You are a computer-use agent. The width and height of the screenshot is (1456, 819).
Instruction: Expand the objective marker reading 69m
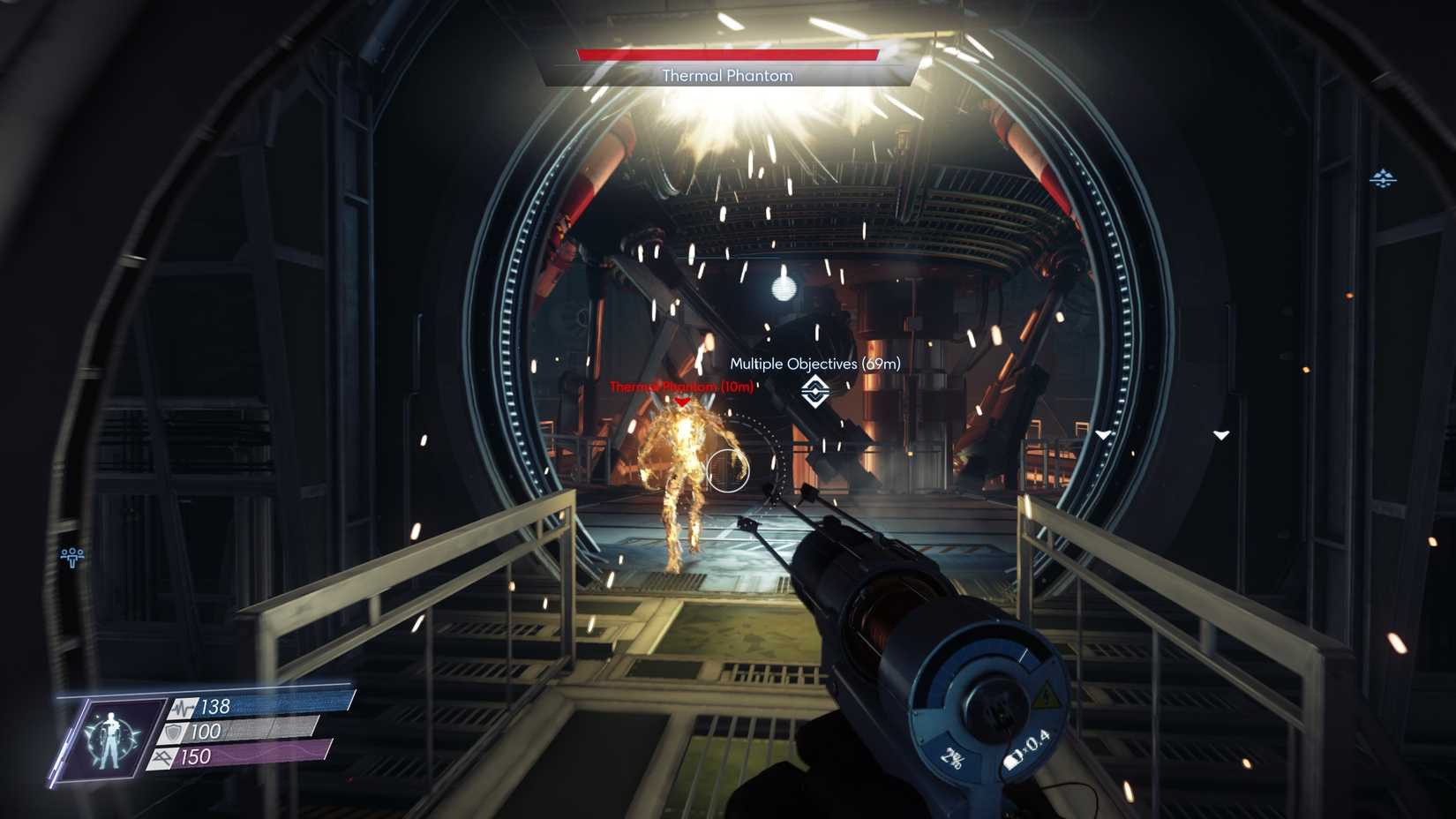click(x=814, y=364)
